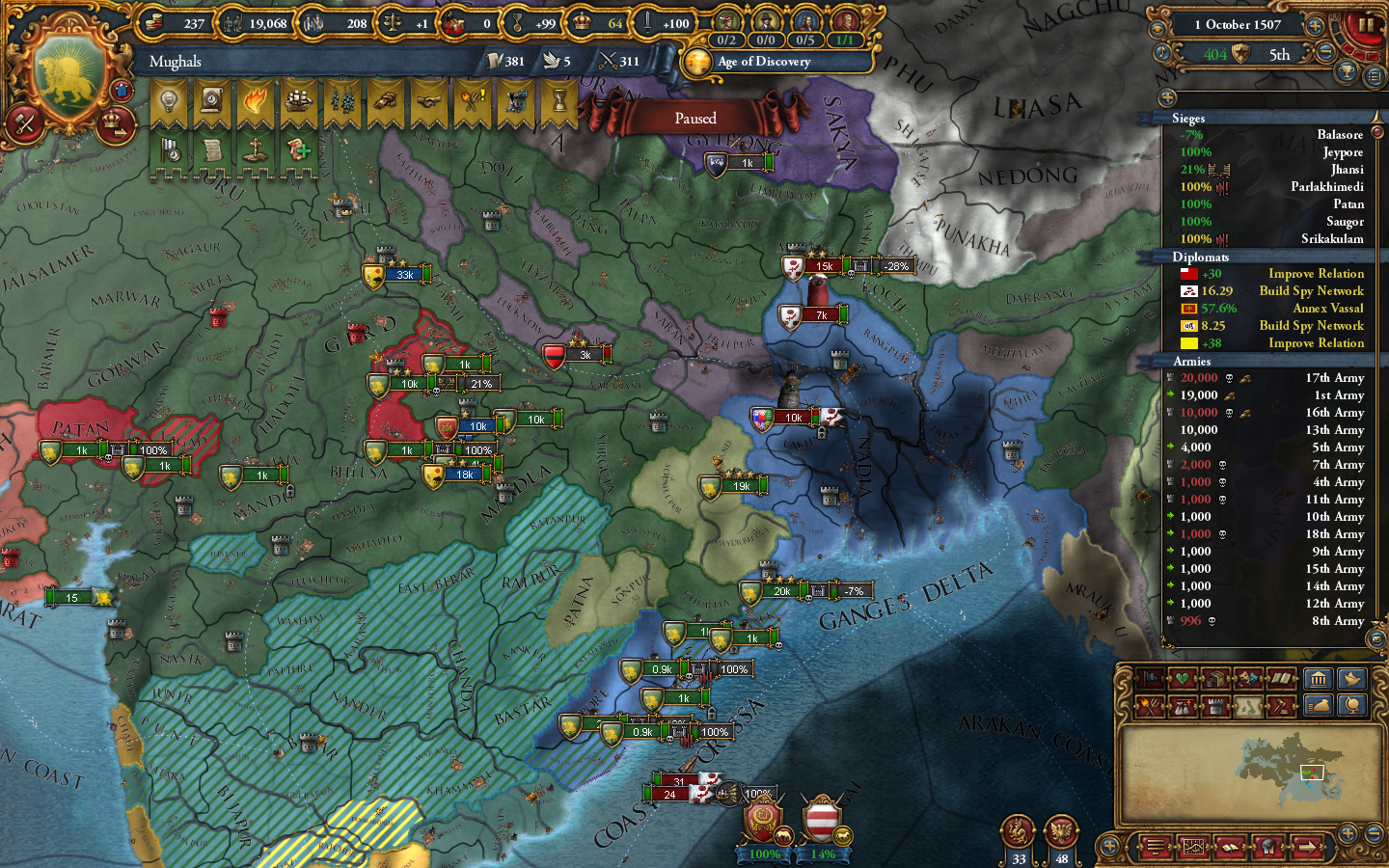Unpause the game via the Paused banner
Screen dimensions: 1389x868
(x=697, y=118)
